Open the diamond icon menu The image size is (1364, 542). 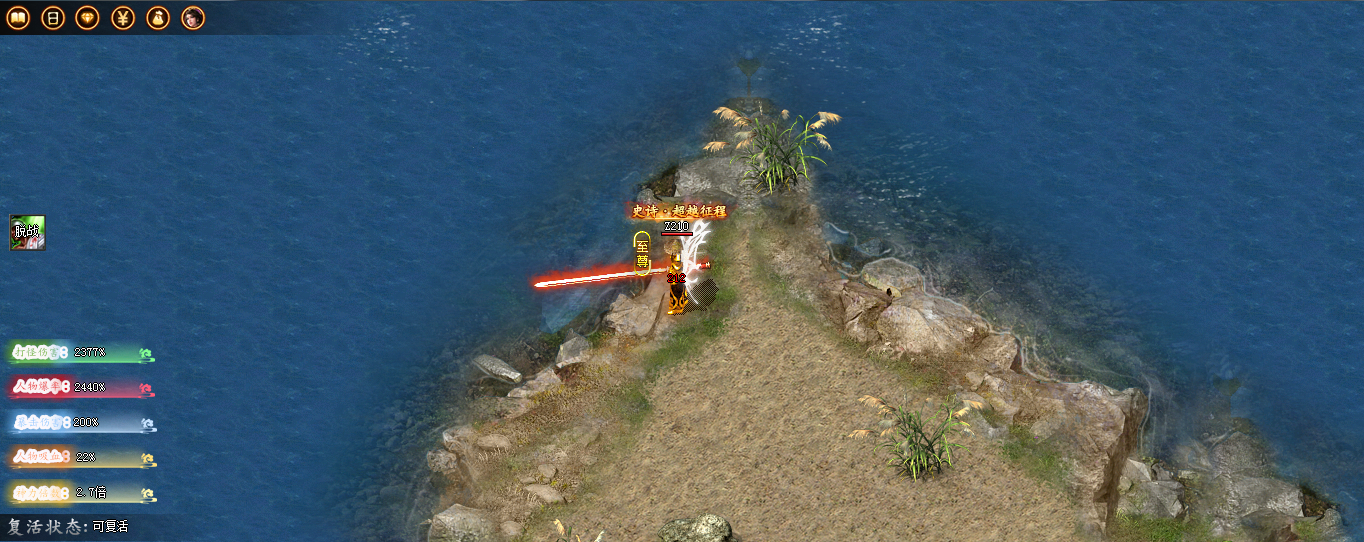point(88,18)
